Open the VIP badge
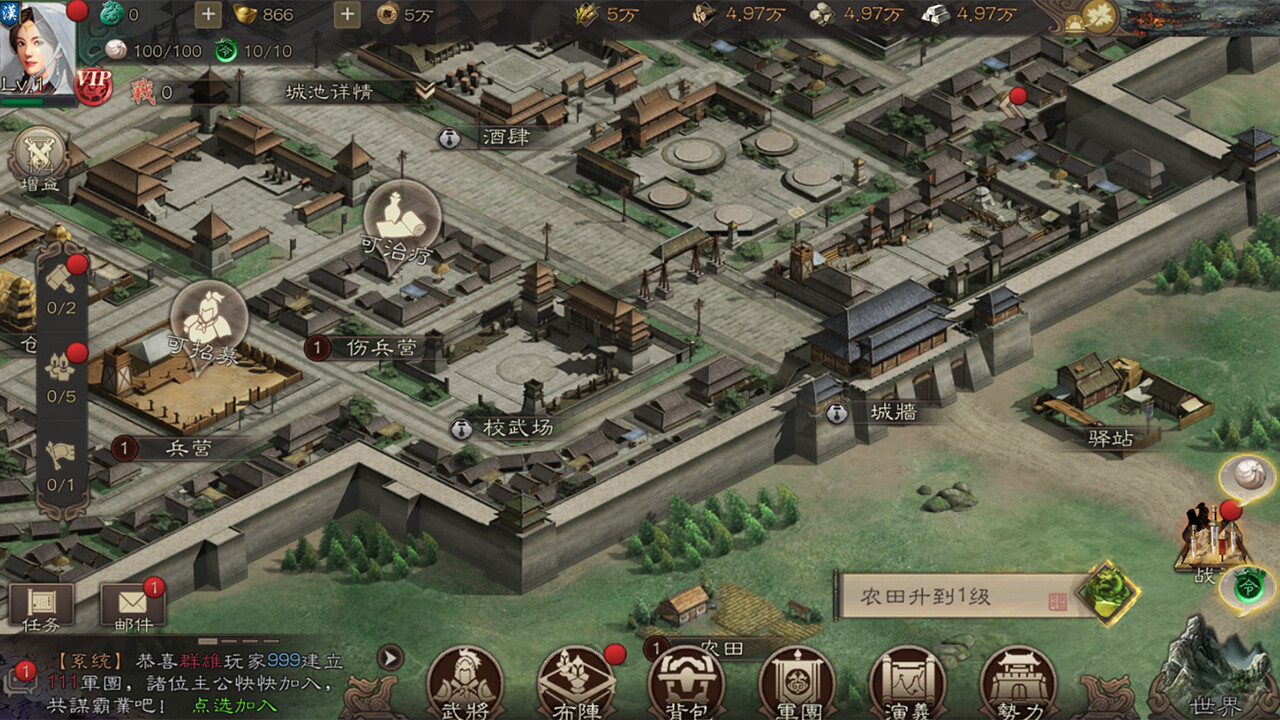This screenshot has height=720, width=1280. [x=93, y=86]
